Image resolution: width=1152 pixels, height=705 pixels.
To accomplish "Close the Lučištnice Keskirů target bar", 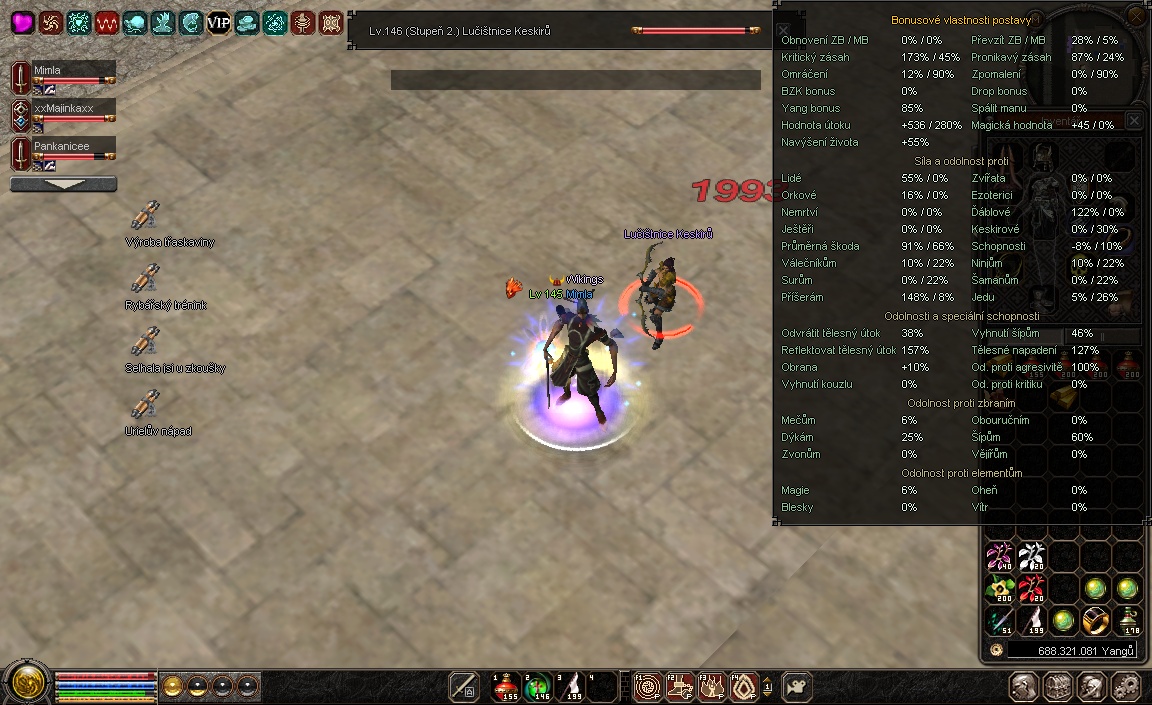I will (784, 32).
